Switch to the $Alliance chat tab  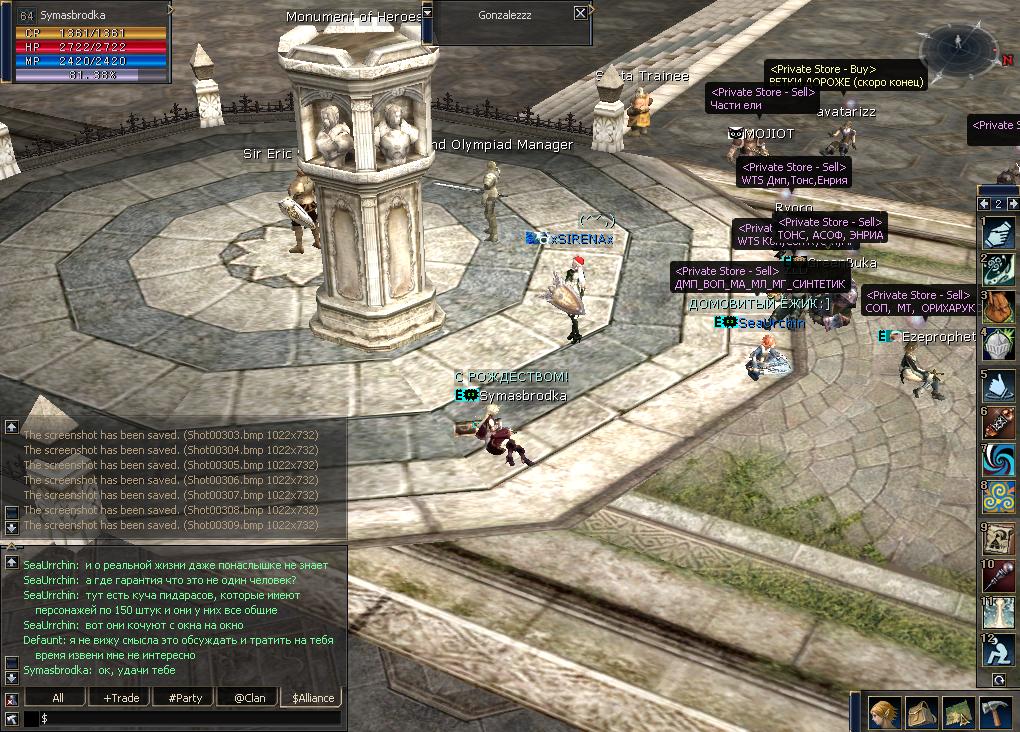point(312,697)
